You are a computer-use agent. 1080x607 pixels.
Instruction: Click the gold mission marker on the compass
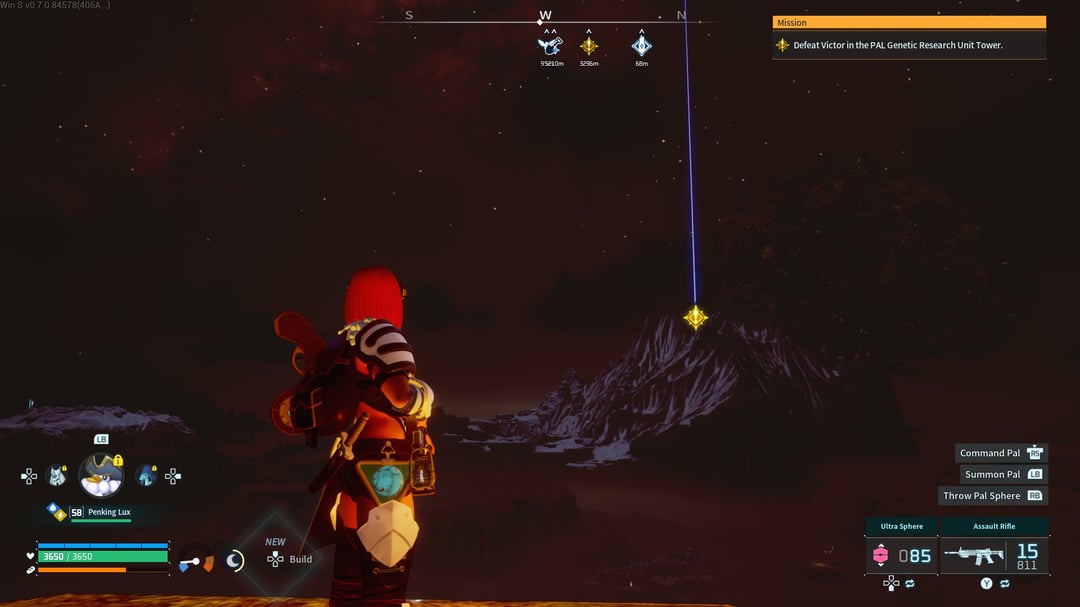pyautogui.click(x=589, y=45)
